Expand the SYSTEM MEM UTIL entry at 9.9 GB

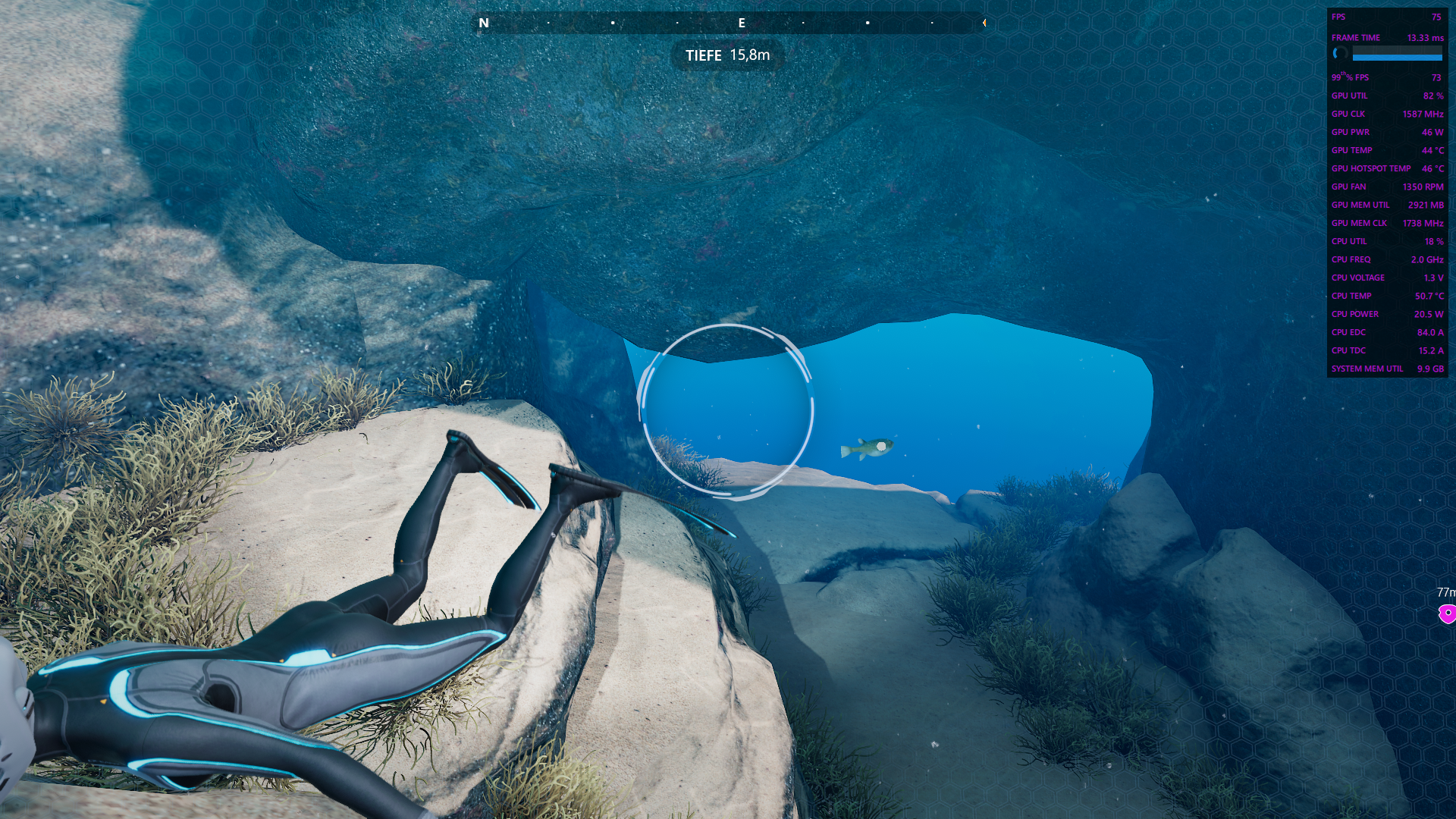click(x=1386, y=369)
